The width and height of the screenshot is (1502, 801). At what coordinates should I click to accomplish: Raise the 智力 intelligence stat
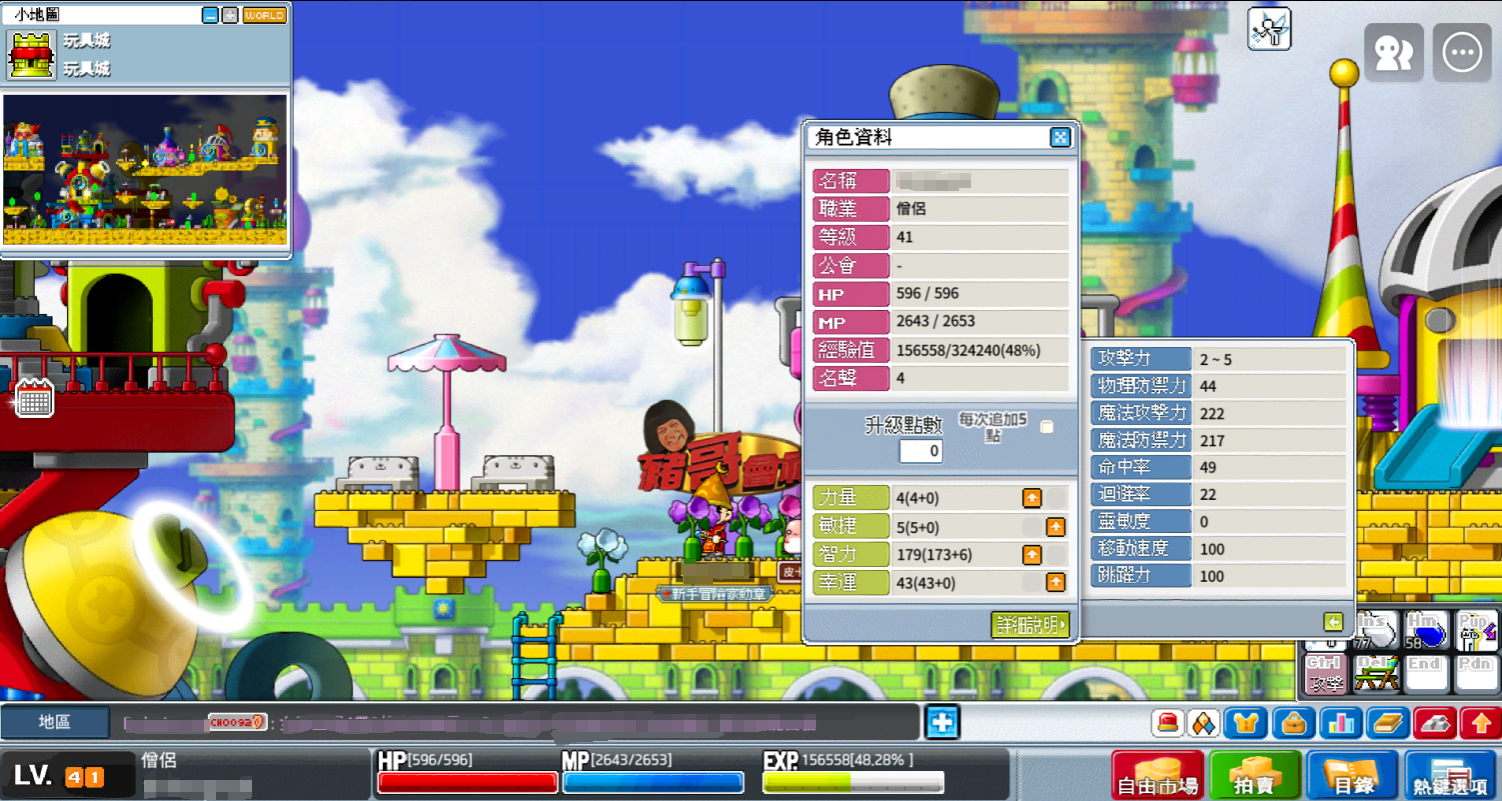coord(1031,554)
